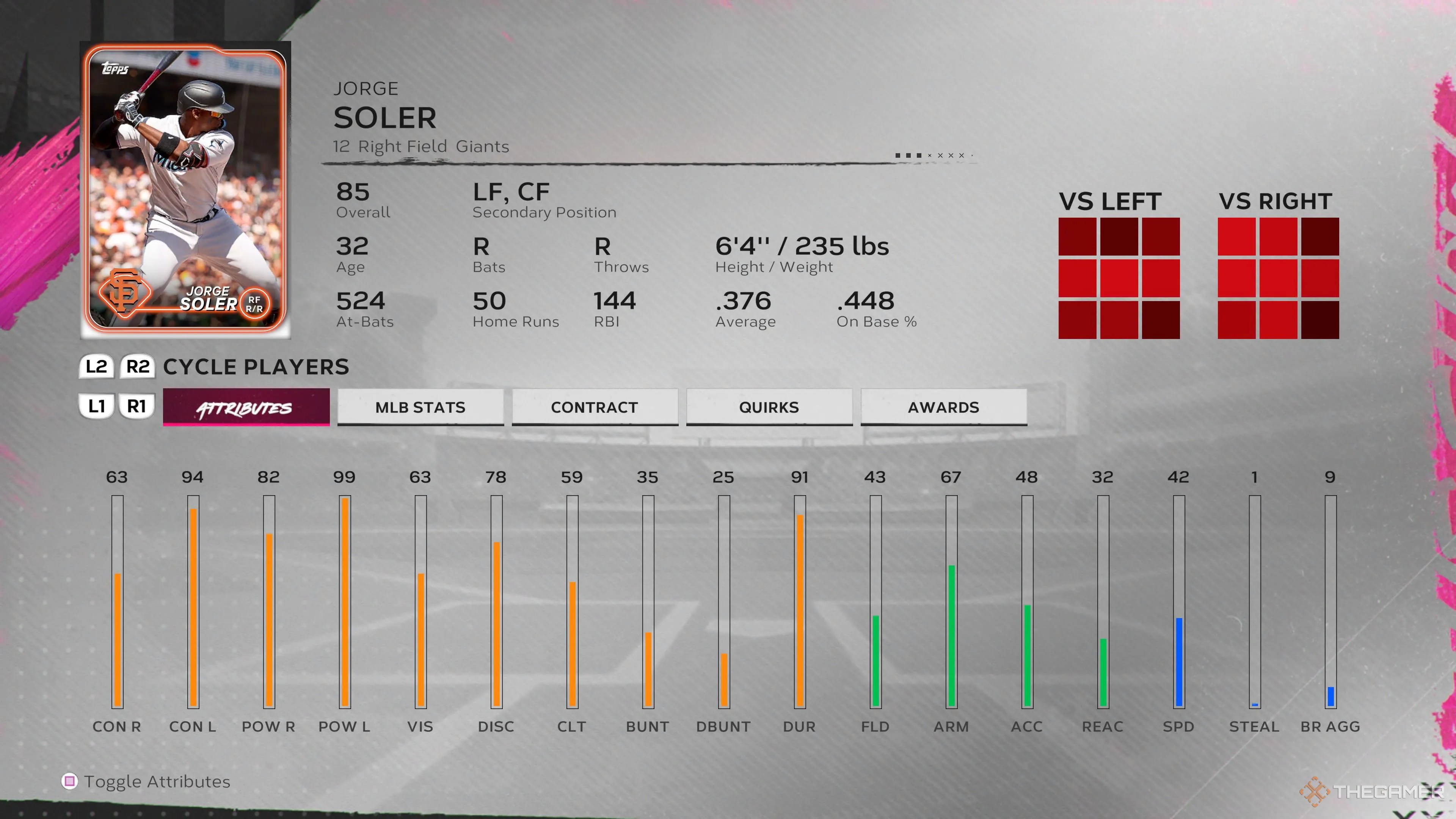This screenshot has height=819, width=1456.
Task: Expand the highlighted ATTRIBUTES section
Action: [246, 407]
